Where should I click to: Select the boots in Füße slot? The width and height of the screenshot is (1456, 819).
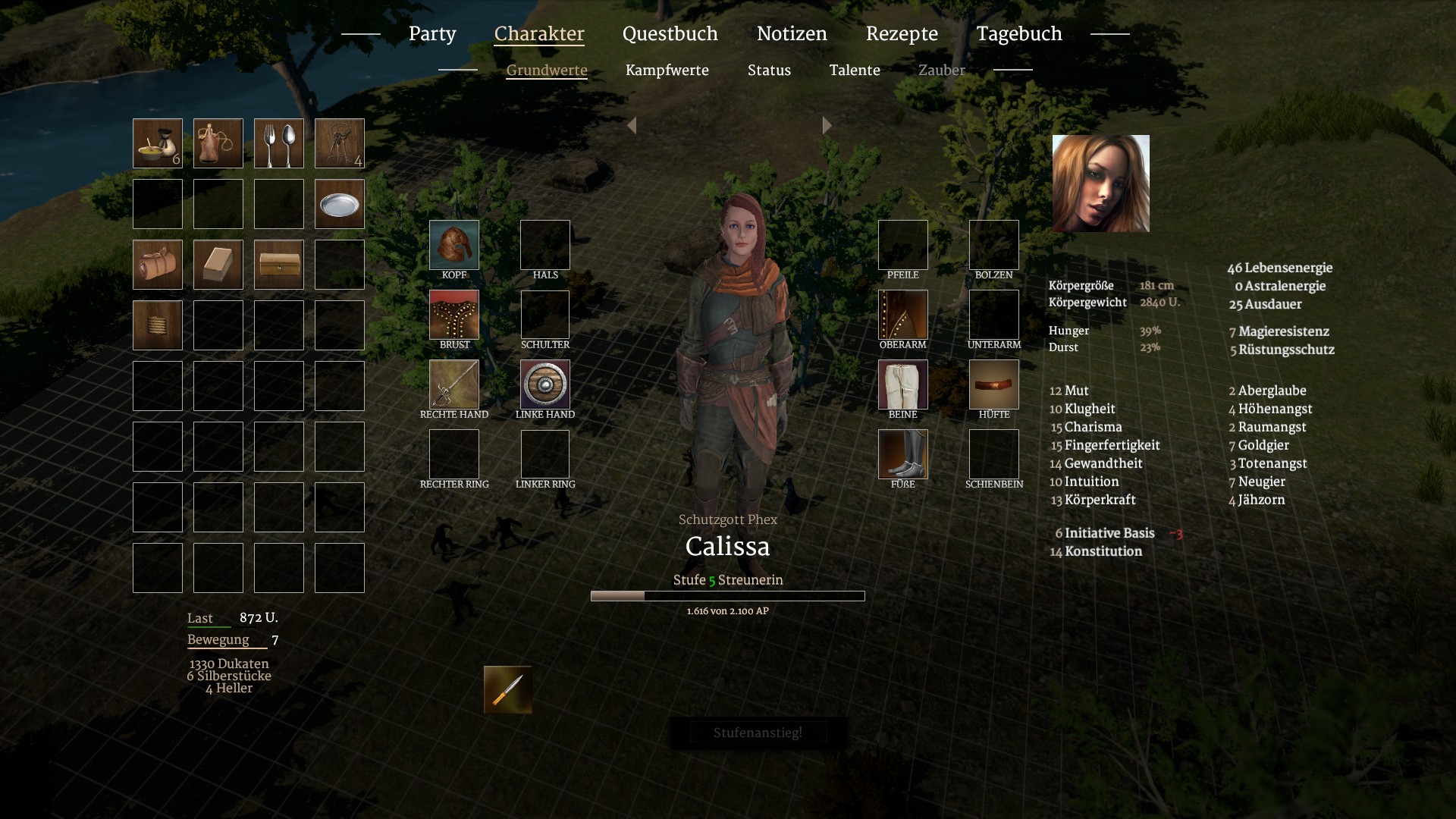click(x=902, y=454)
